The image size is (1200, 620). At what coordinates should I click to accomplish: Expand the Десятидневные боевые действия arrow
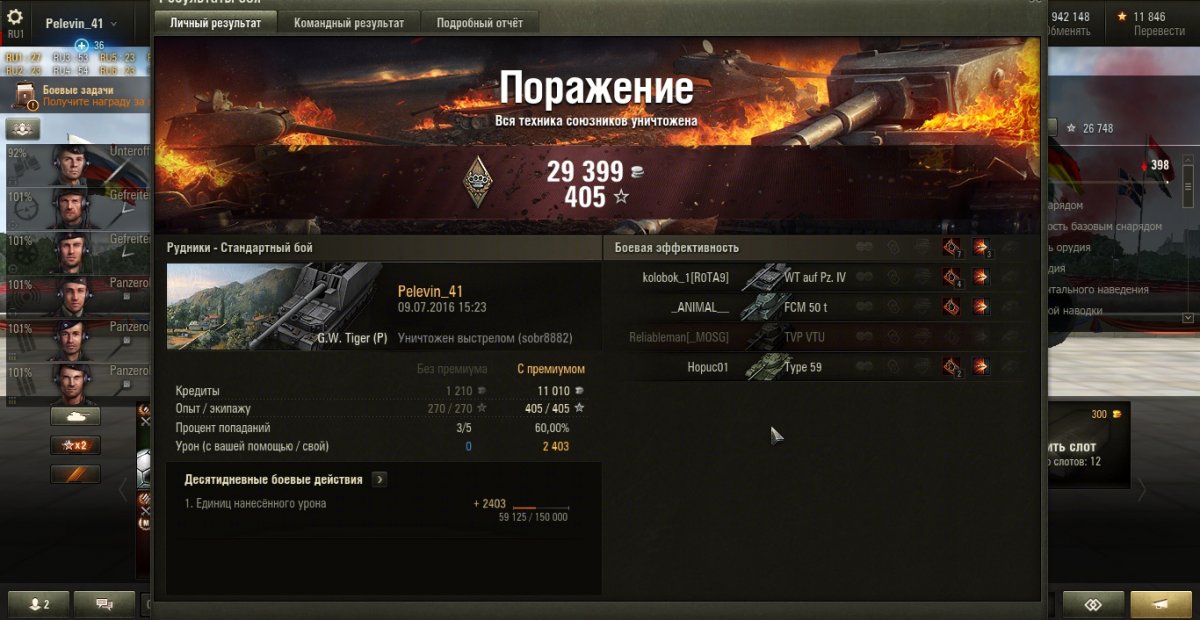coord(379,479)
